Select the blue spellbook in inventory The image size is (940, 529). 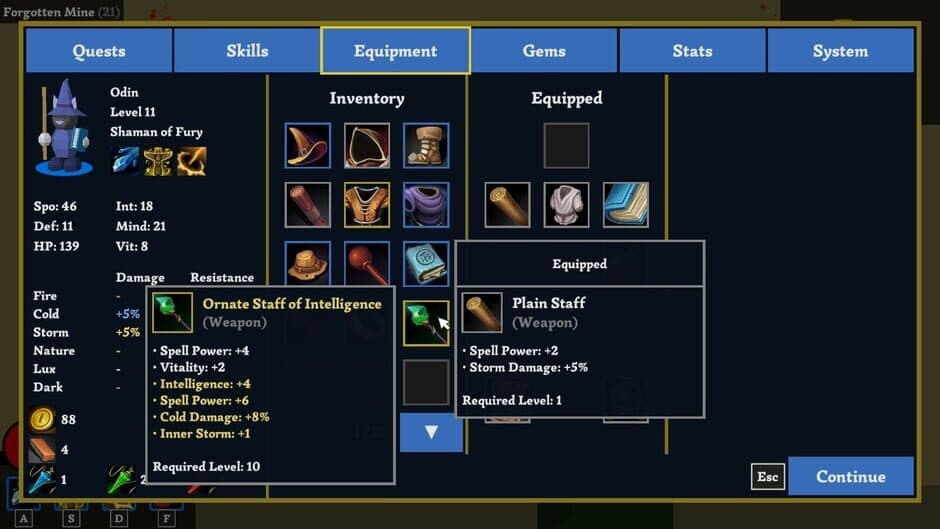(x=426, y=263)
